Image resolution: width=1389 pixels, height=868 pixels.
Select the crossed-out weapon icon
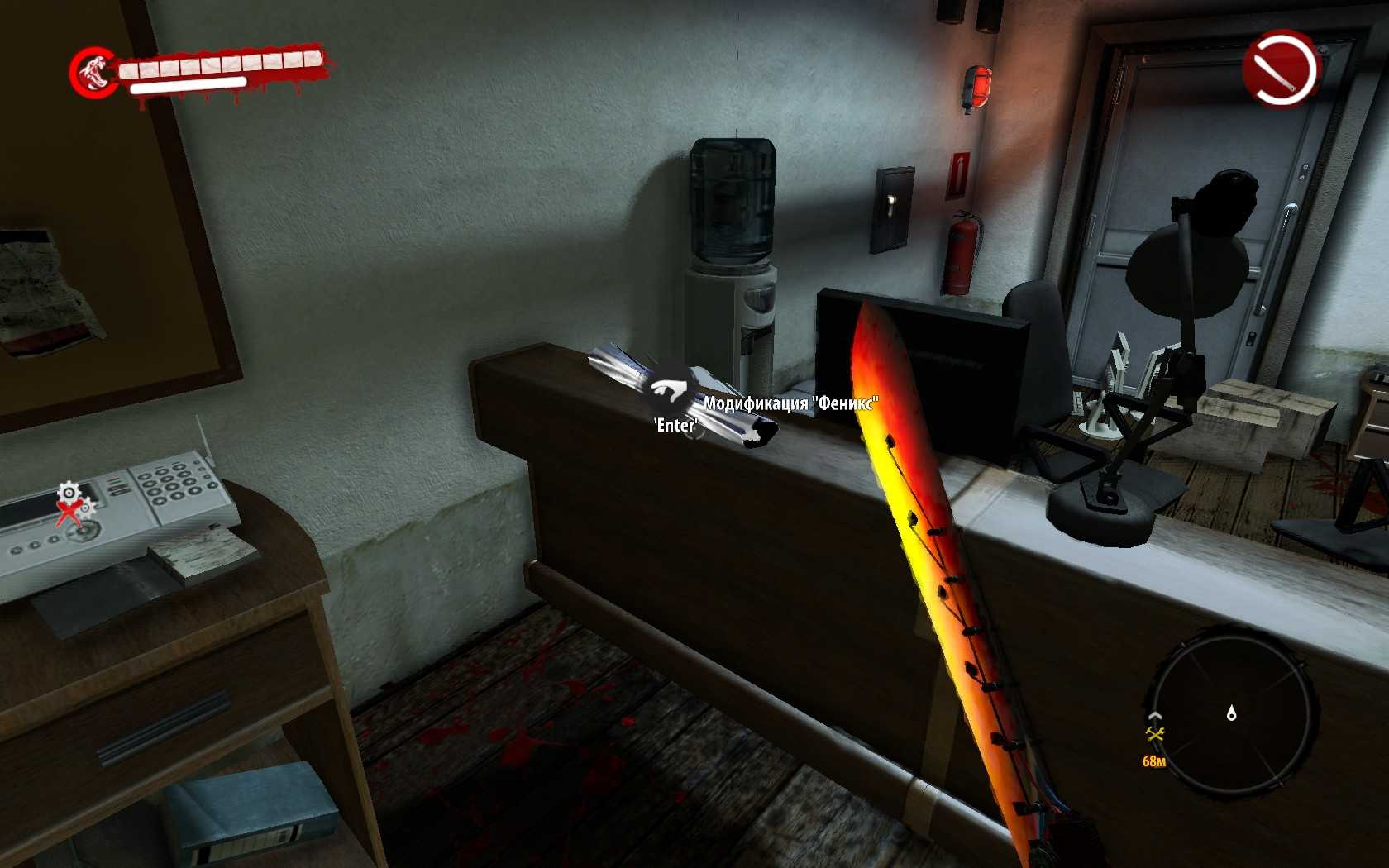(x=1280, y=69)
